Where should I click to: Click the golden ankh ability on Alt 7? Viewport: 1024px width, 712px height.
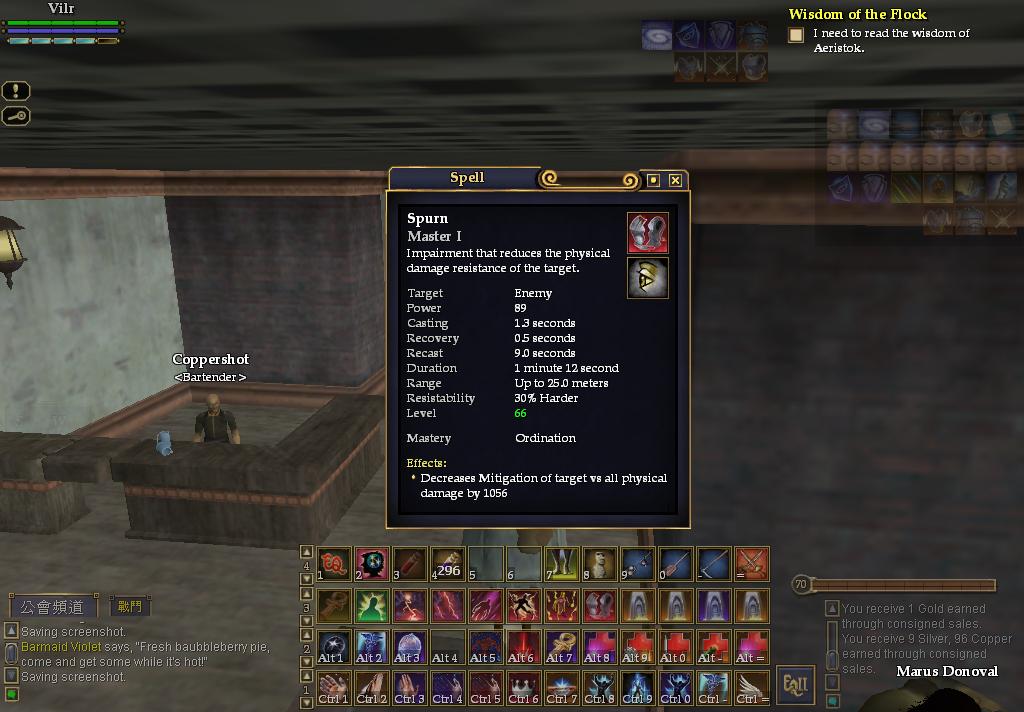[x=561, y=646]
